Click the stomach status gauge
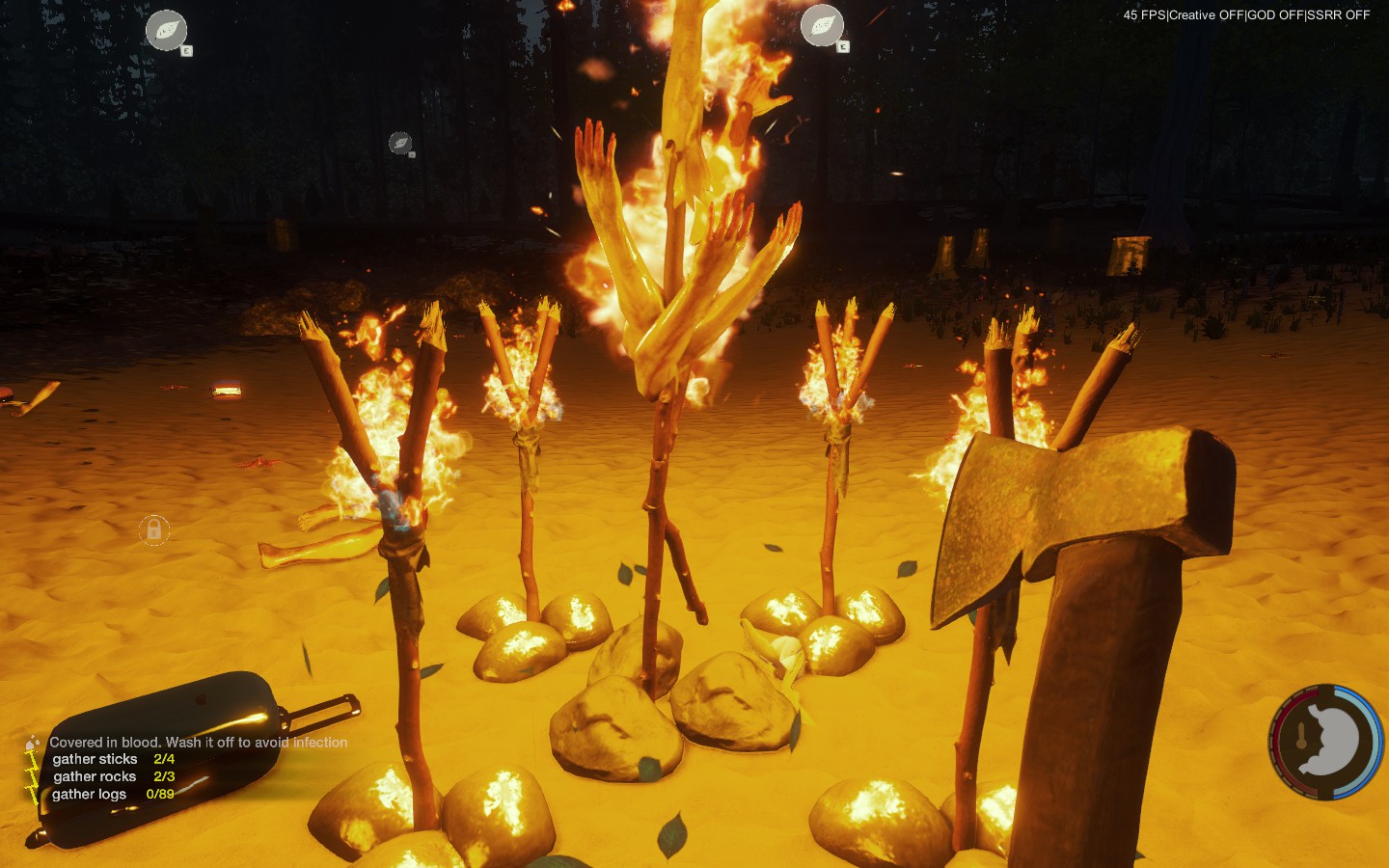This screenshot has width=1389, height=868. click(1325, 742)
